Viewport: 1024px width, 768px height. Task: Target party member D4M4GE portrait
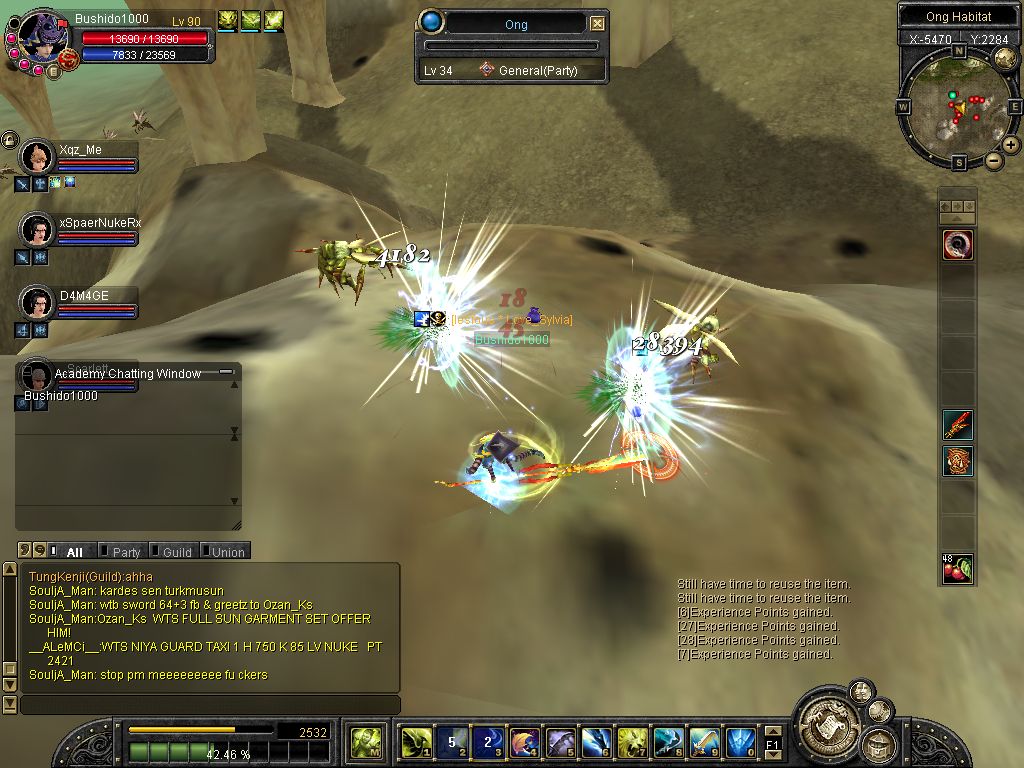pos(38,302)
